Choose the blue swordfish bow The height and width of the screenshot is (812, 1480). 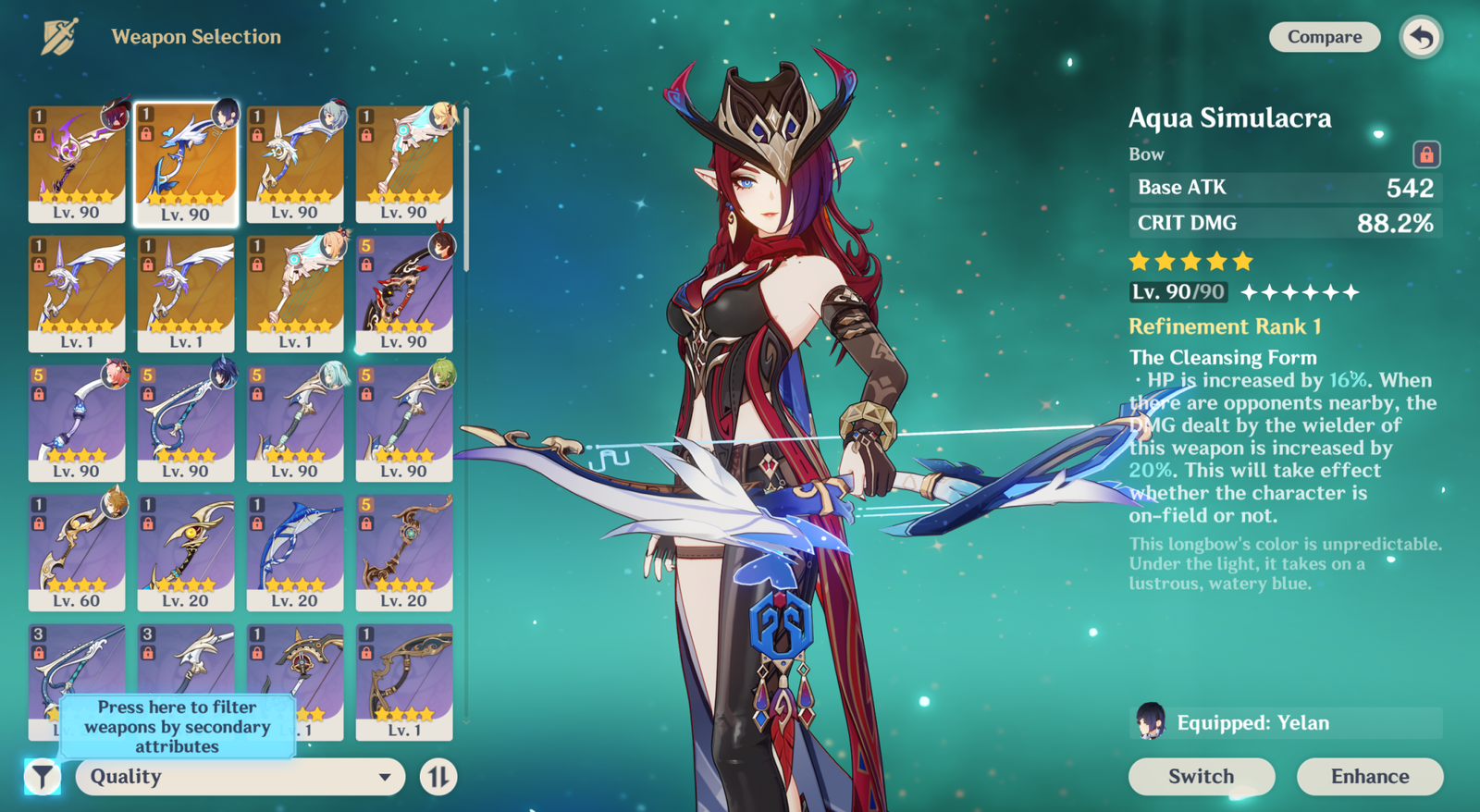point(295,552)
